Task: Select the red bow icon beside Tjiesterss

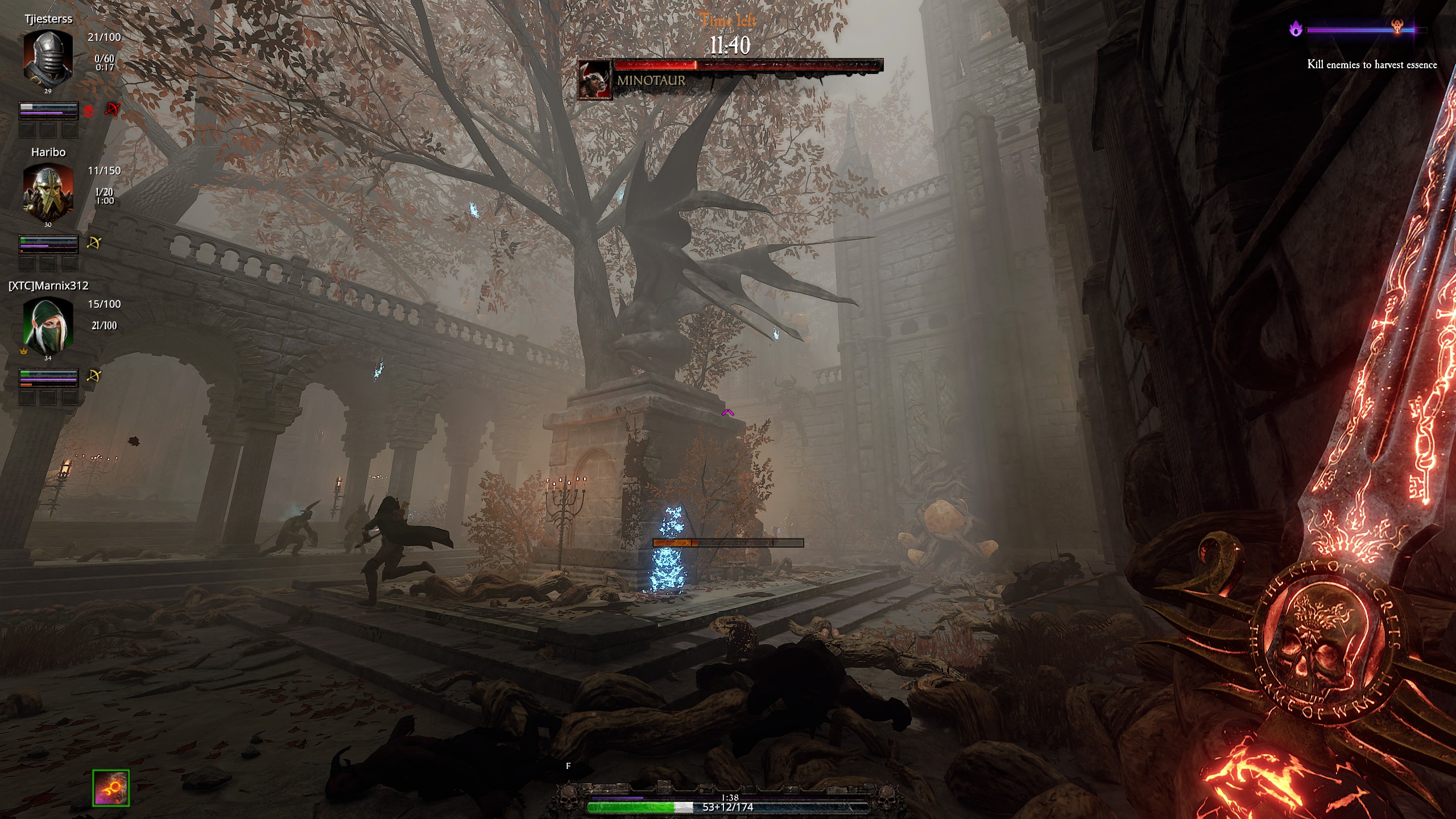Action: coord(112,110)
